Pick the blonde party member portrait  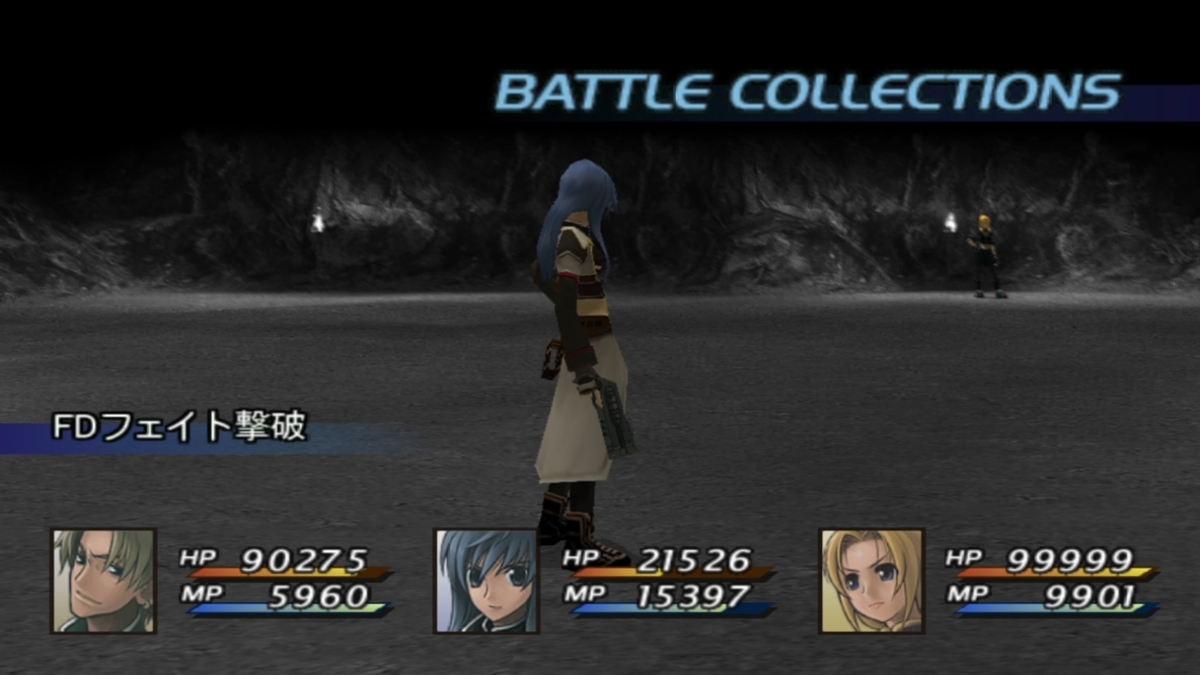[x=872, y=581]
